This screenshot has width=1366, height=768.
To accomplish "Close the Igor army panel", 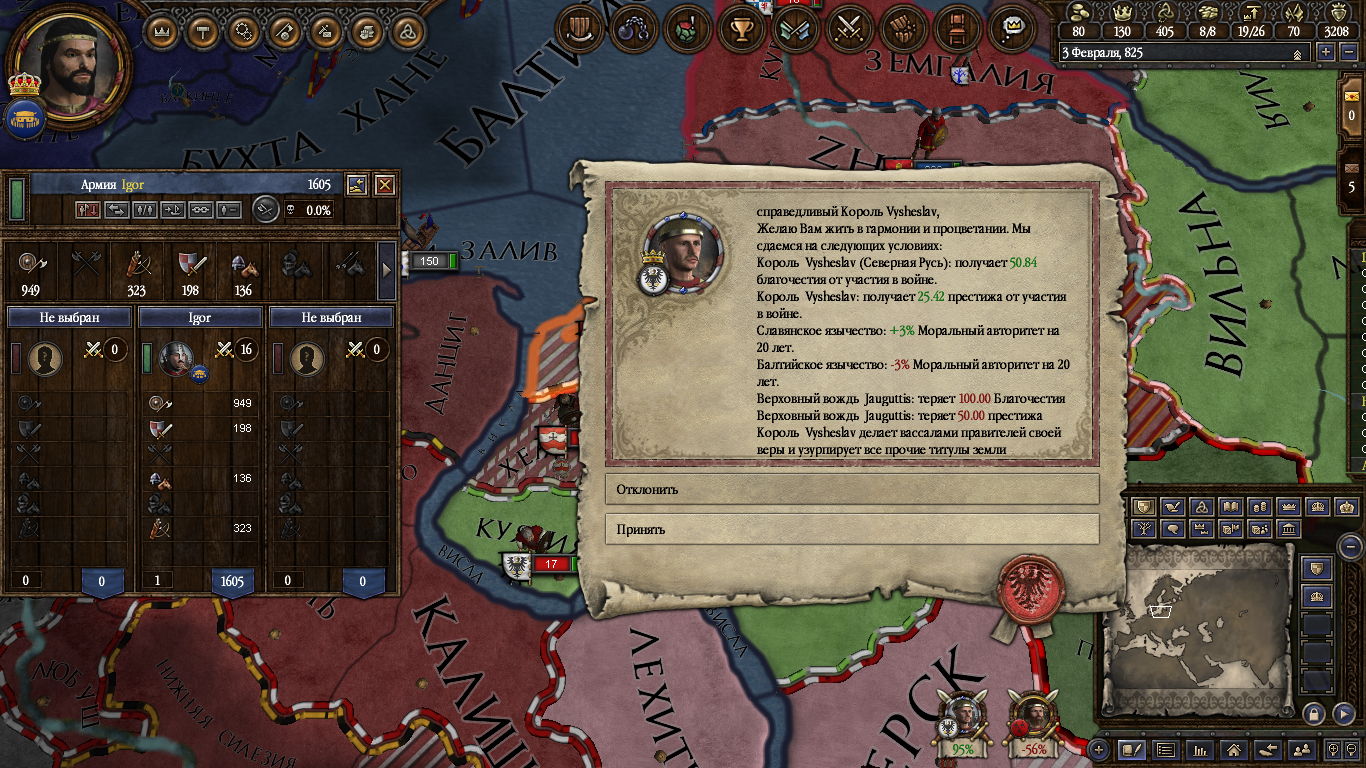I will tap(384, 185).
